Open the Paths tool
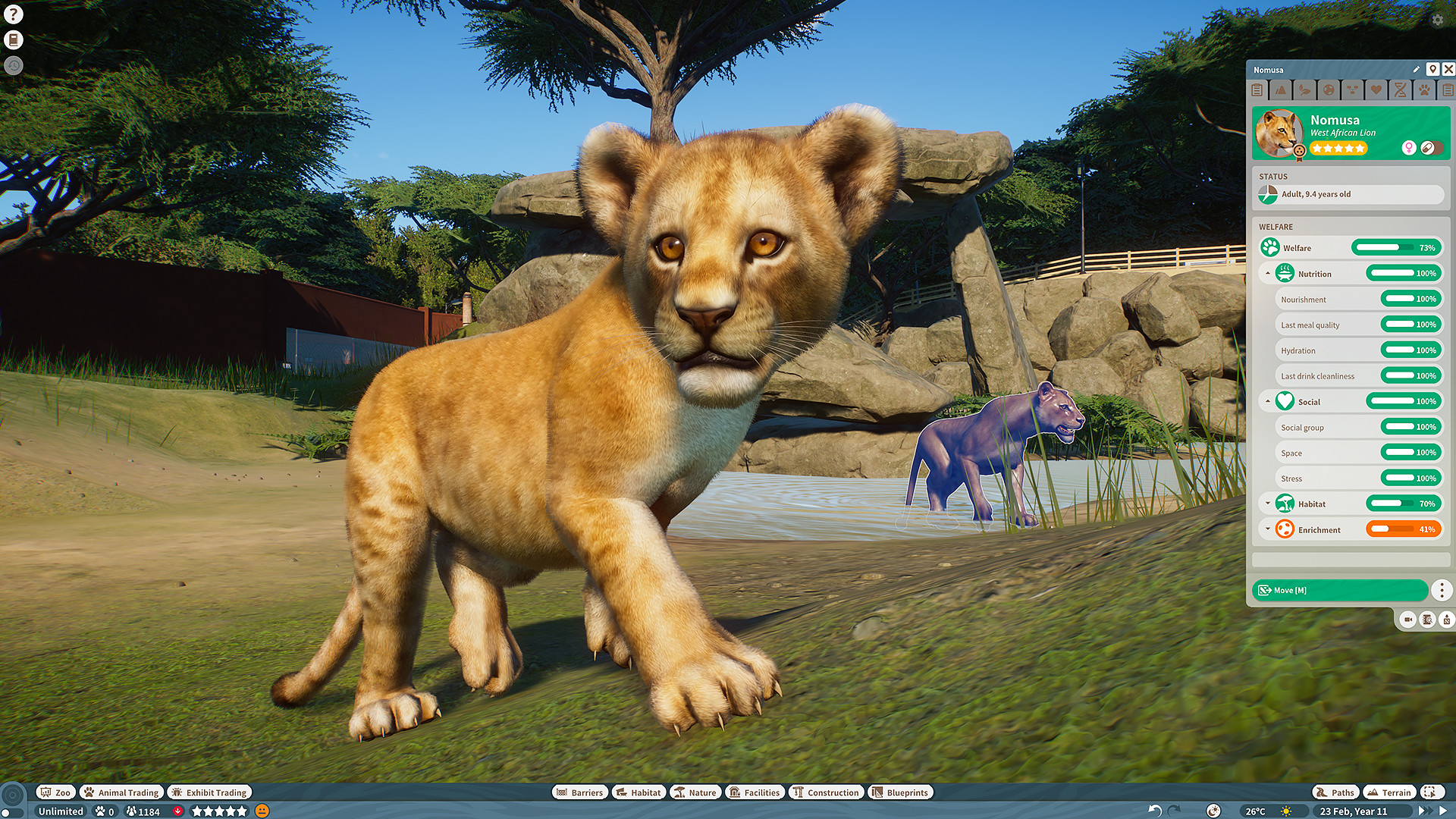 pos(1335,792)
